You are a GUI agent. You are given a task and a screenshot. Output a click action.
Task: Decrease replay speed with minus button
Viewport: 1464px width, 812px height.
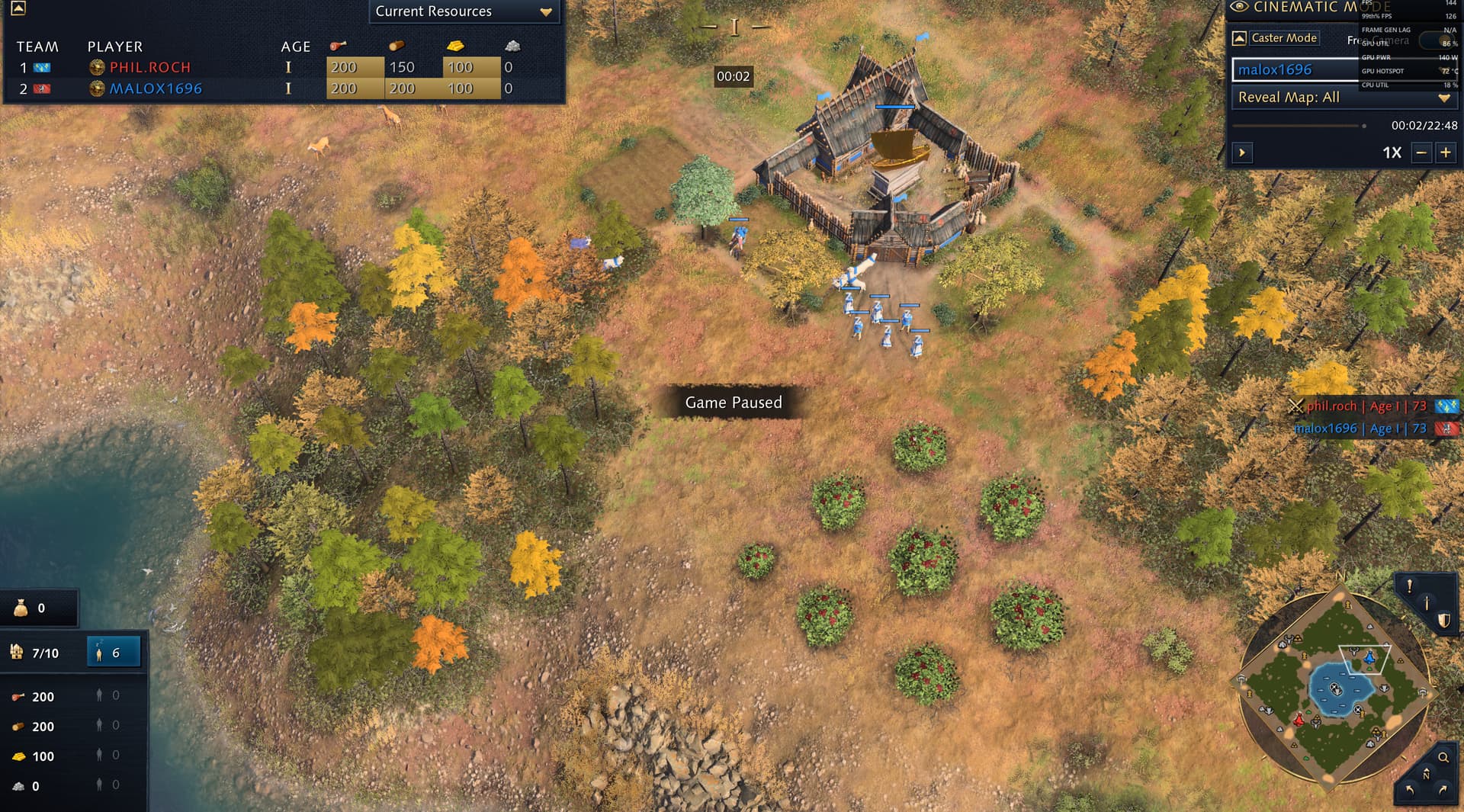coord(1421,152)
